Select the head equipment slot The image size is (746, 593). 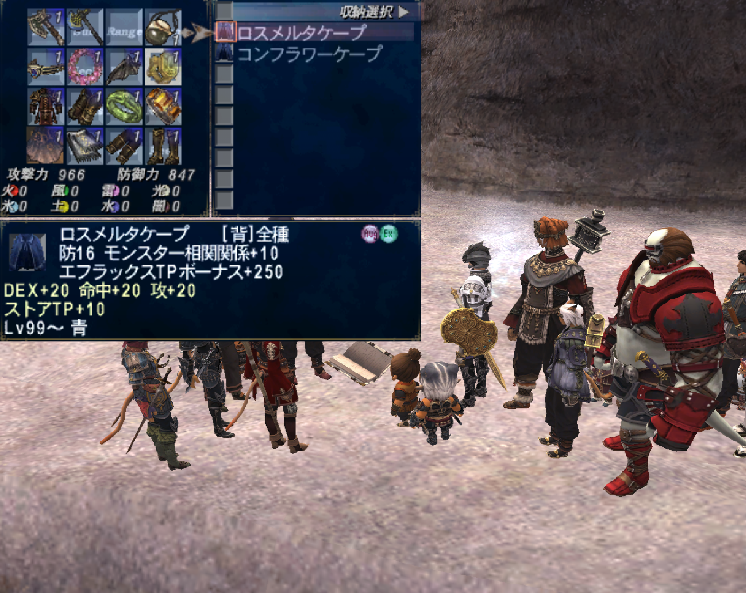pos(46,66)
